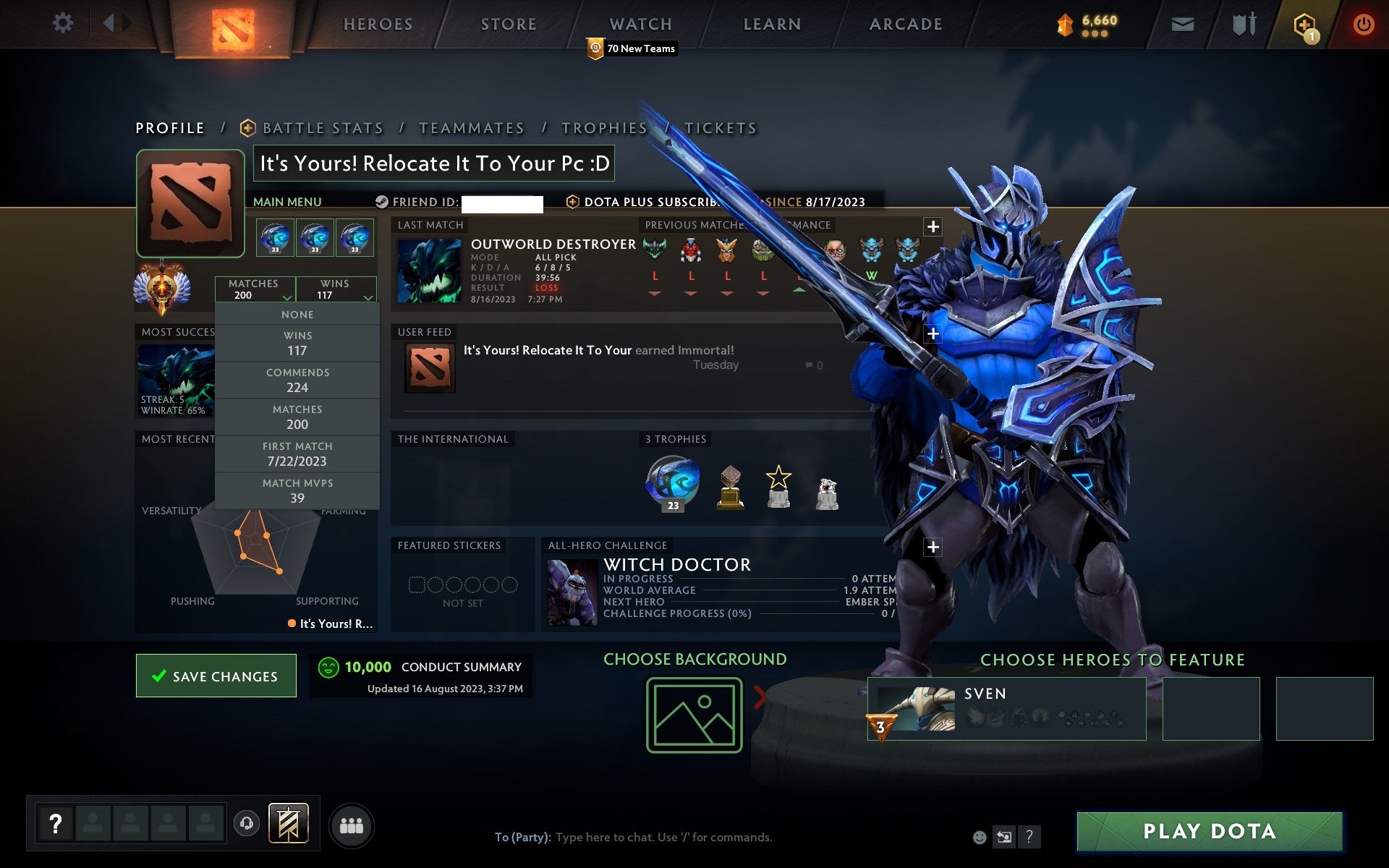Click the party chat input field
The height and width of the screenshot is (868, 1389).
point(651,837)
